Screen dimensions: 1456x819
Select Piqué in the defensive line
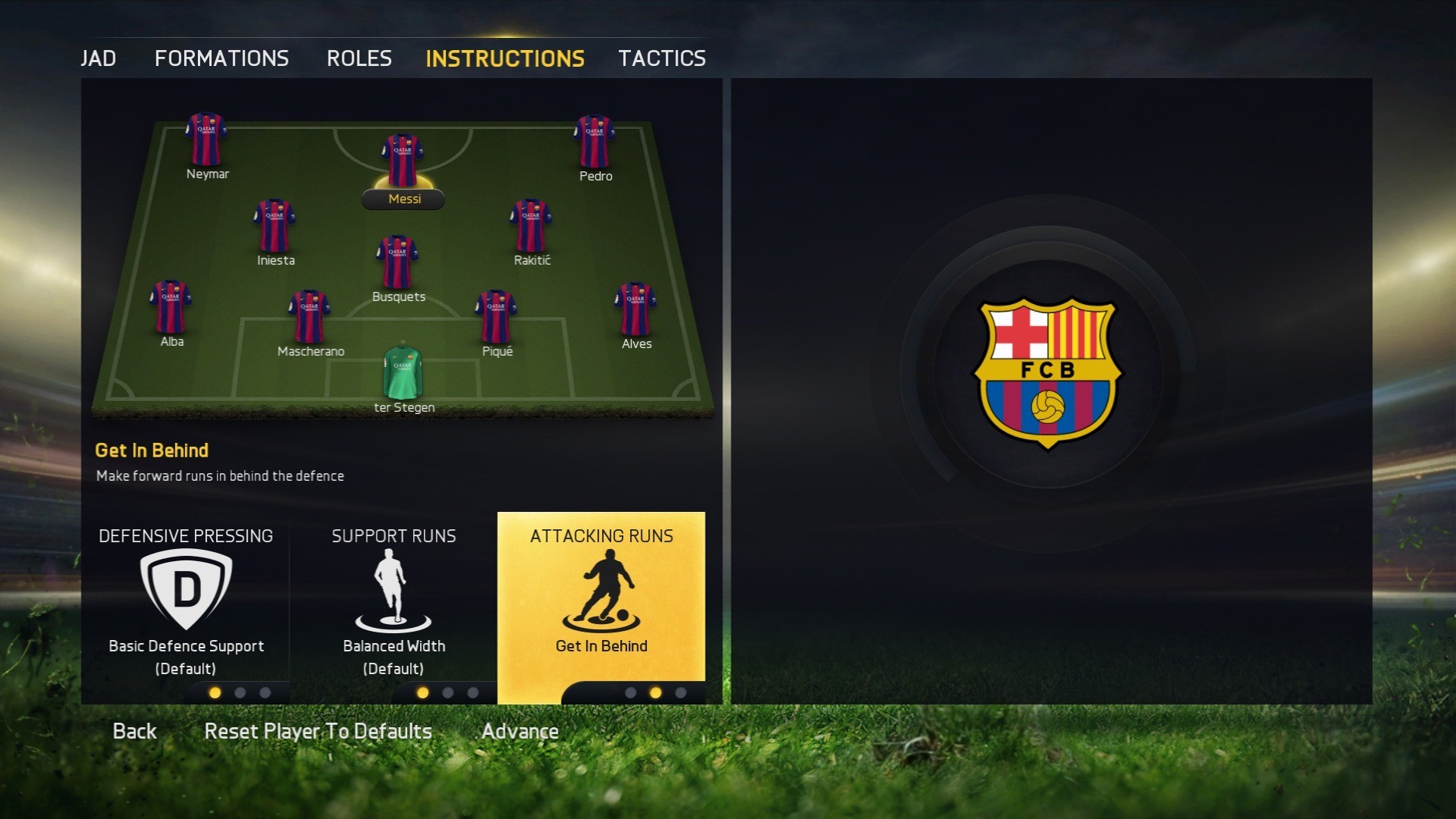(x=497, y=315)
